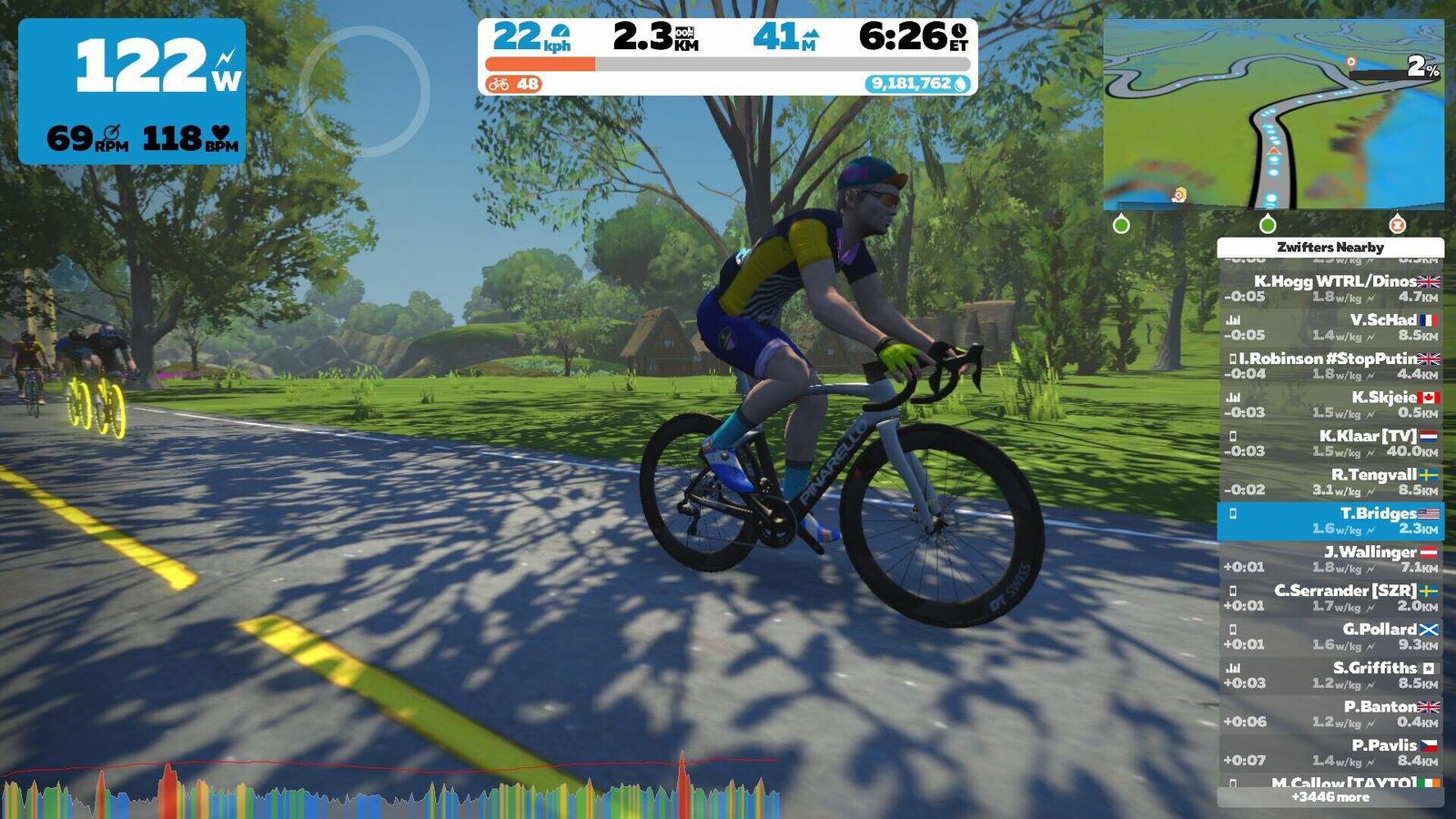
Task: Select K.Hogg WTRL/Dinos in nearby list
Action: (1330, 288)
